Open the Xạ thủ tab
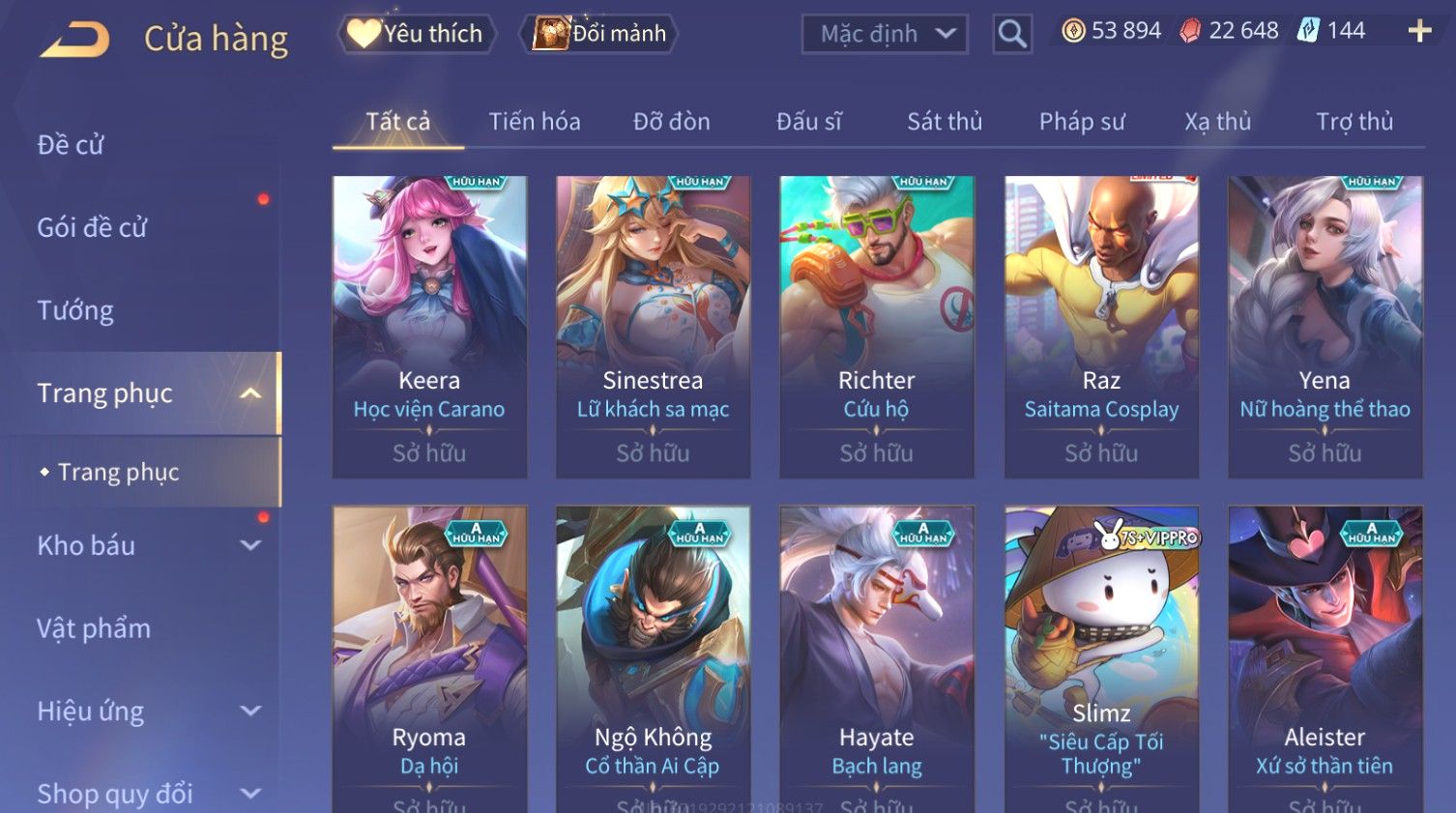 1217,122
